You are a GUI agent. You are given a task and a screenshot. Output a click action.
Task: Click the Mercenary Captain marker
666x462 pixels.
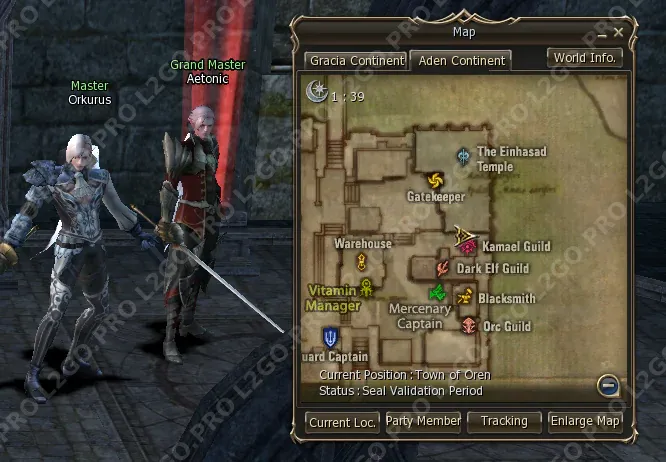[436, 293]
